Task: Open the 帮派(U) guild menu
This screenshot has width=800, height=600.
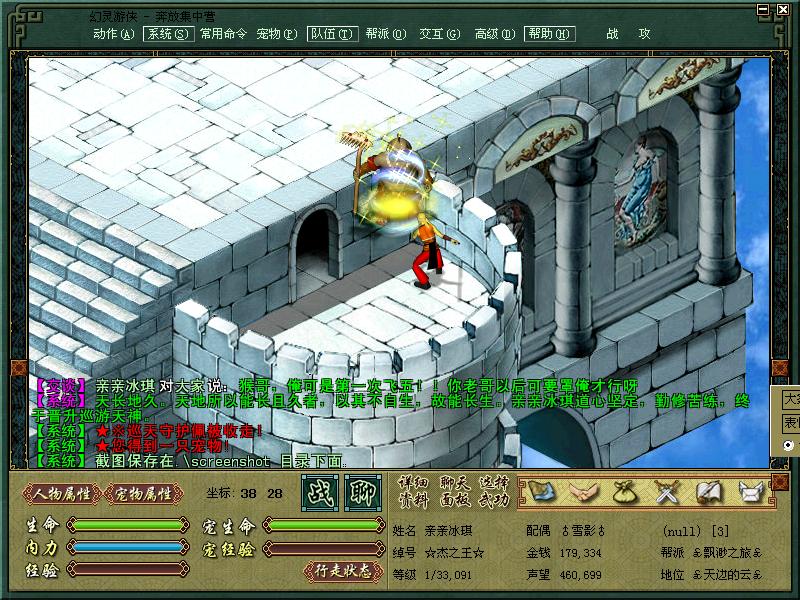Action: coord(385,33)
